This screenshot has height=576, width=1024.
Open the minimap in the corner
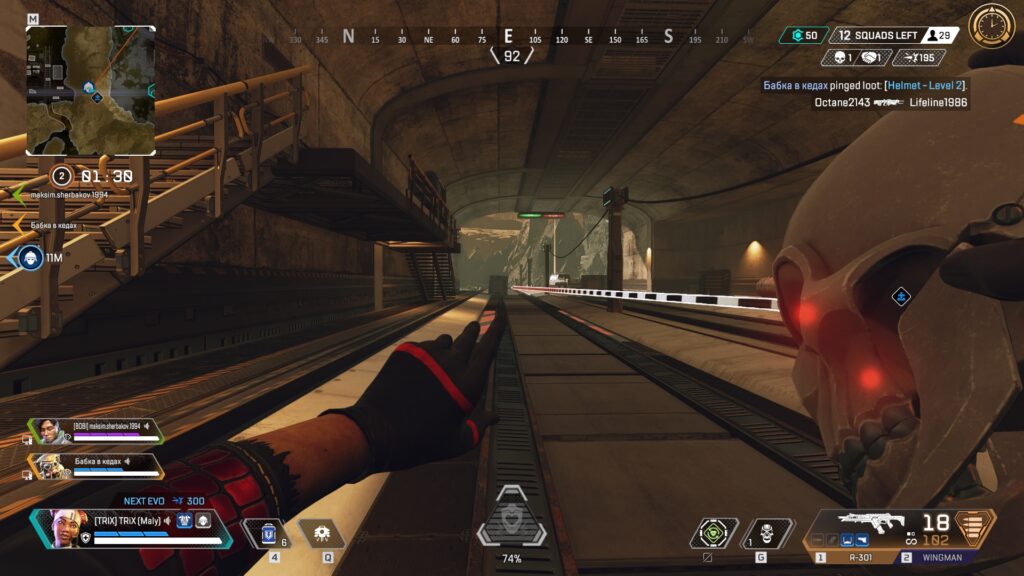pyautogui.click(x=91, y=90)
